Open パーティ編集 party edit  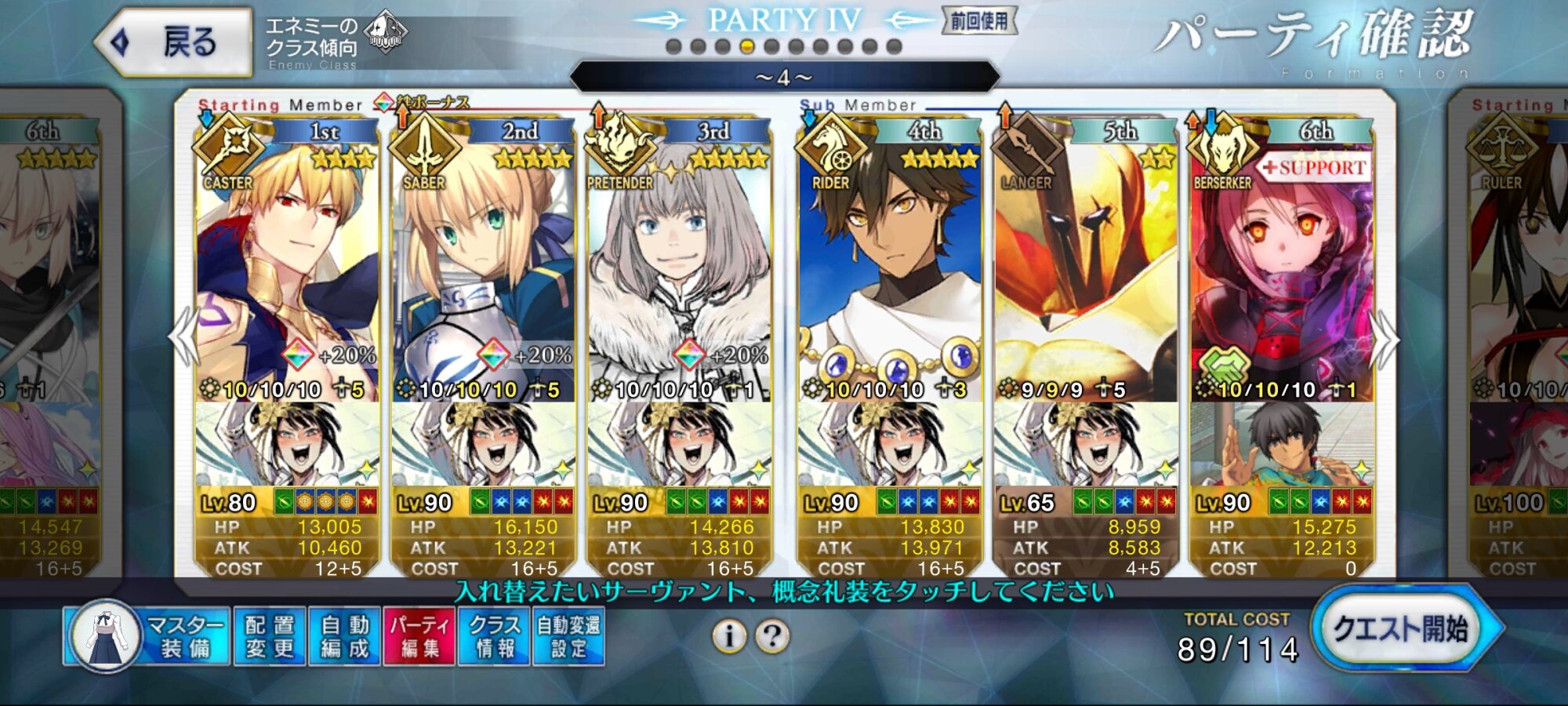coord(419,636)
